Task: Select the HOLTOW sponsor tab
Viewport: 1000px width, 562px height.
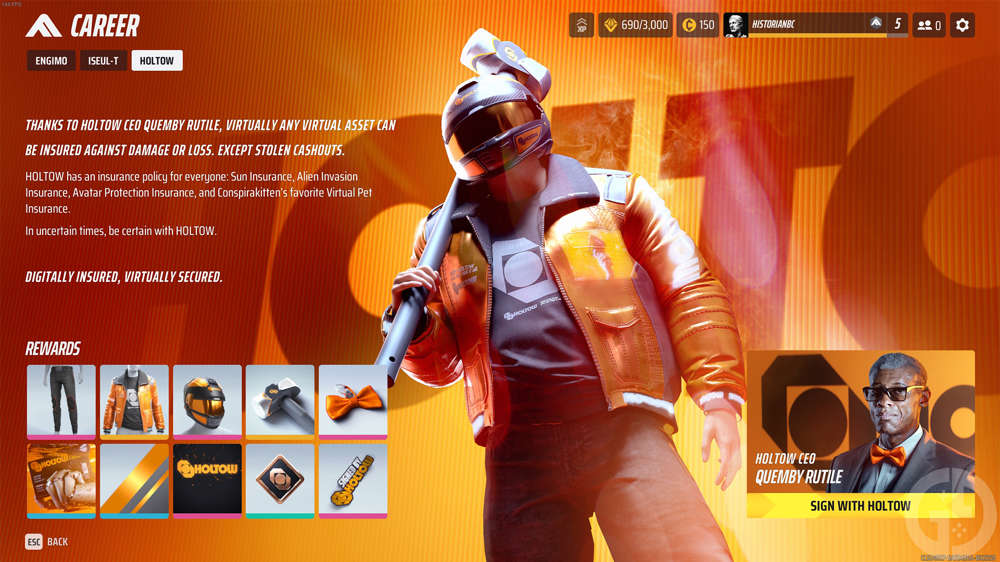Action: tap(157, 61)
